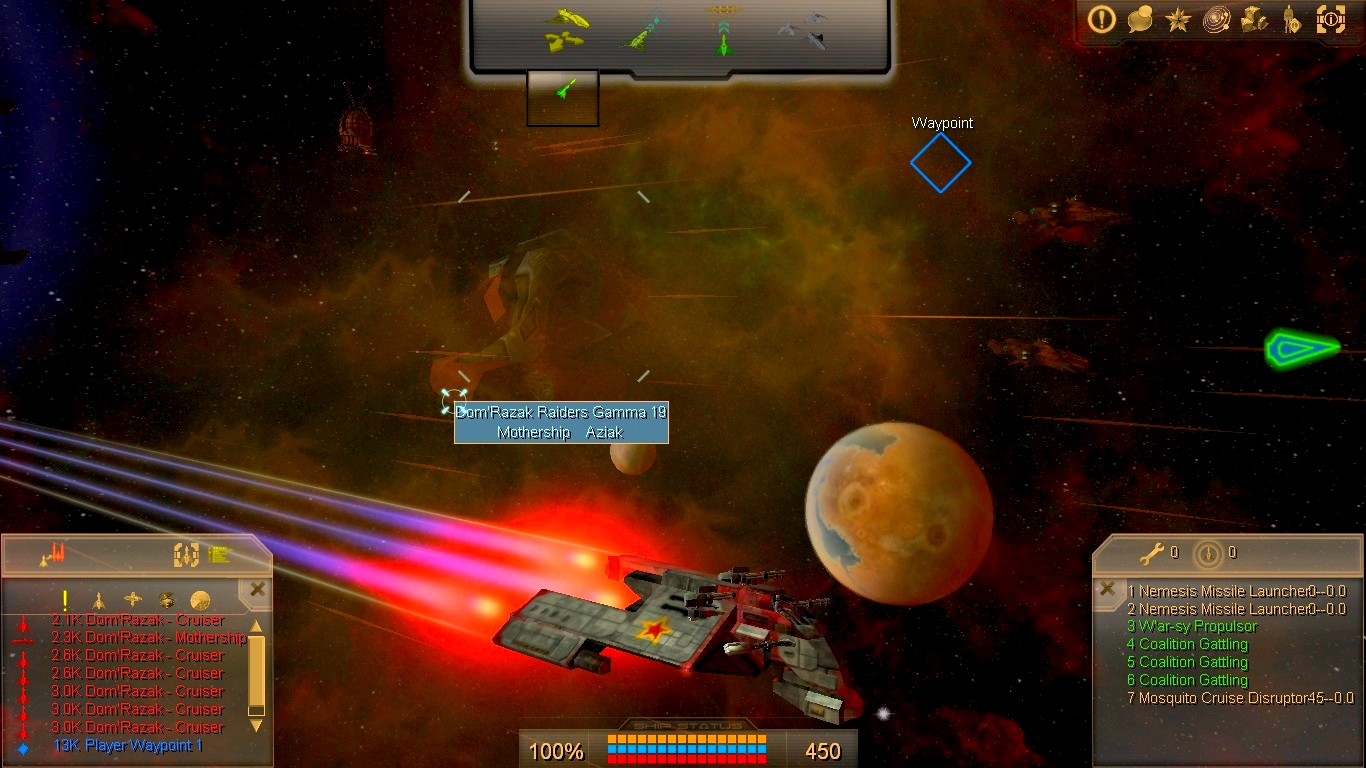Close the weapons list panel
This screenshot has height=768, width=1366.
click(1107, 589)
